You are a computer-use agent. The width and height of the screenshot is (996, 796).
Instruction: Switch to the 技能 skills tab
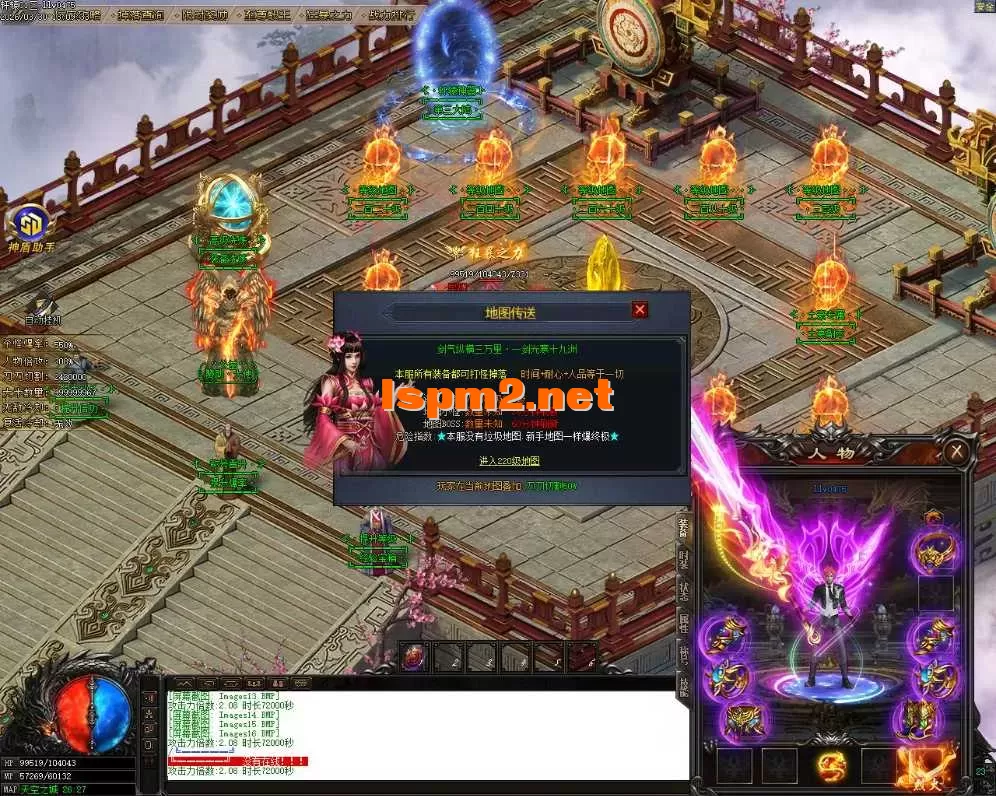tap(685, 684)
